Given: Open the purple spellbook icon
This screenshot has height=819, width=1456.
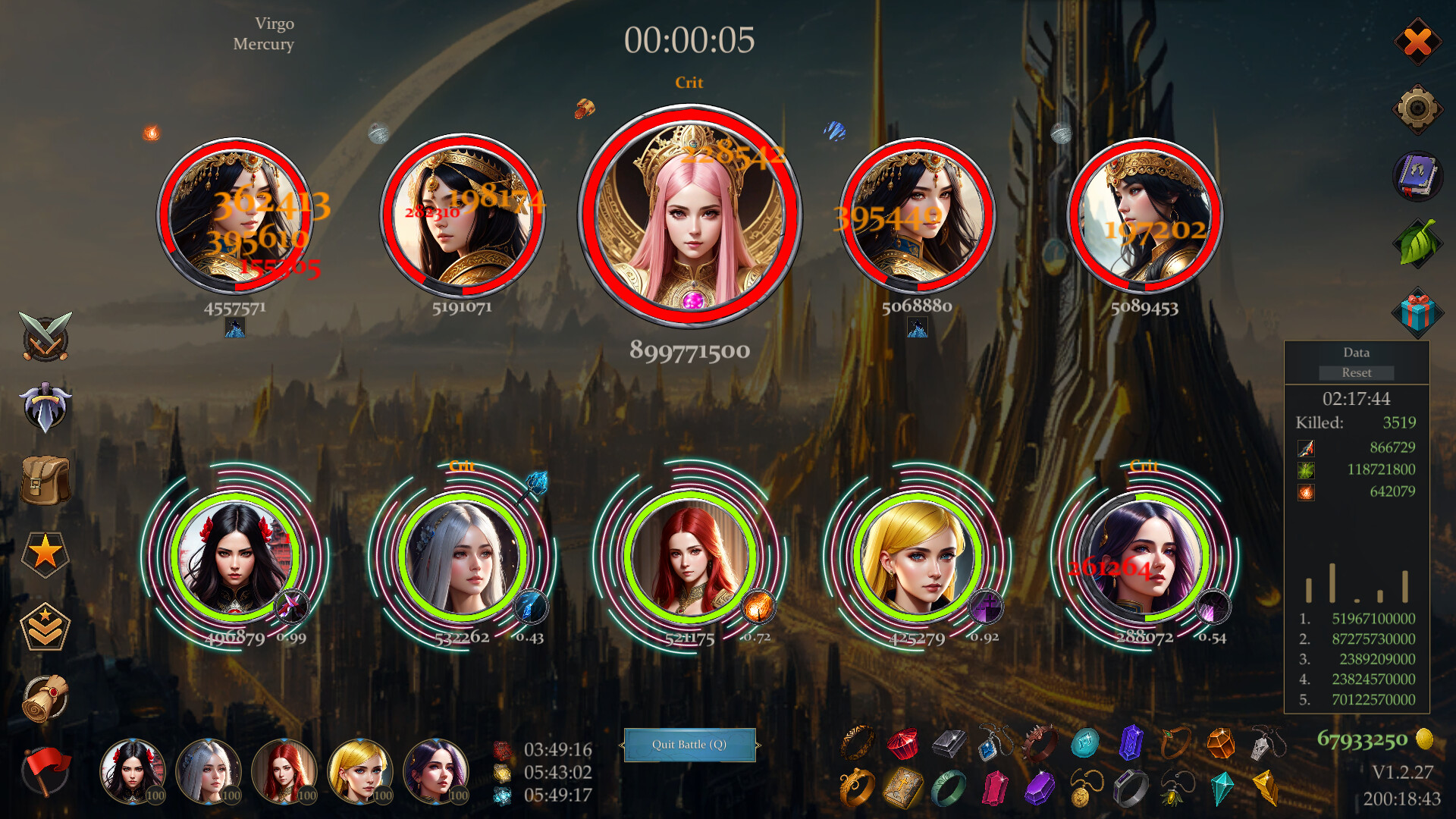Looking at the screenshot, I should 1418,176.
